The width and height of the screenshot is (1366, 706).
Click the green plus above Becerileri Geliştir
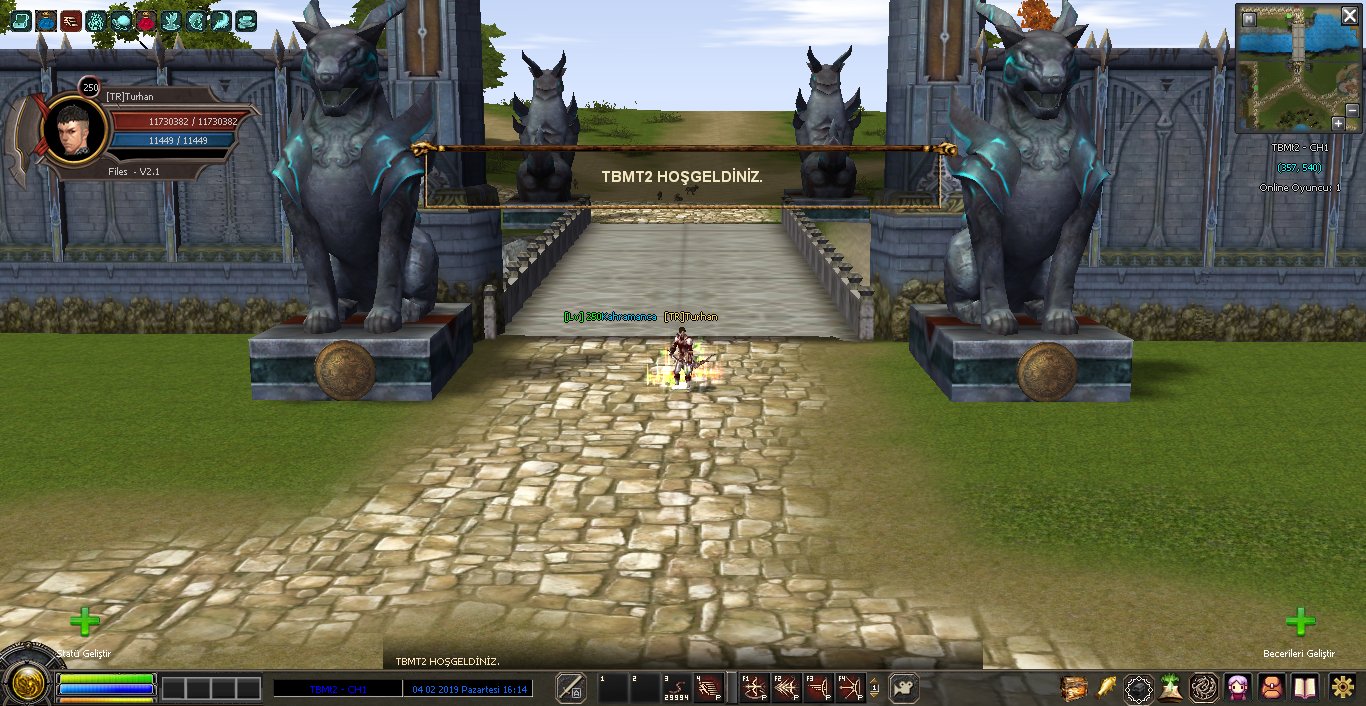click(x=1300, y=622)
